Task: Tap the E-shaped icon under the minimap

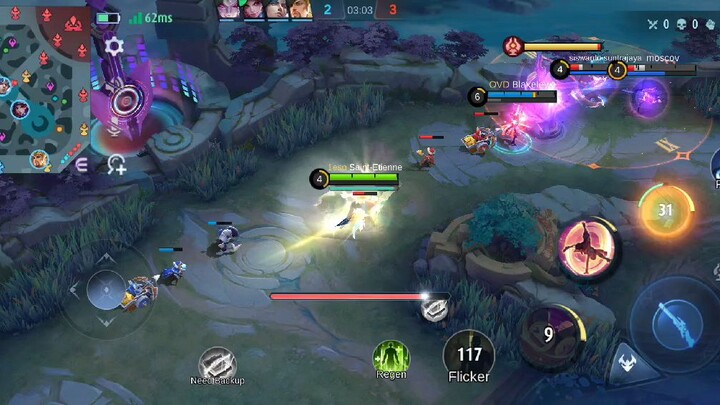Action: [82, 165]
